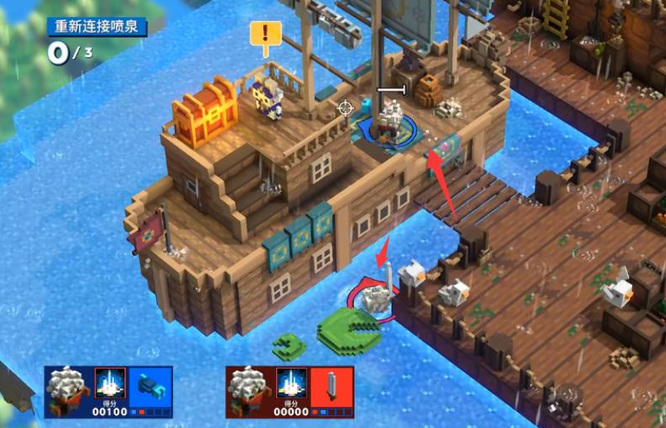The height and width of the screenshot is (428, 666).
Task: Select the blue player's blue pistol weapon slot
Action: point(151,385)
